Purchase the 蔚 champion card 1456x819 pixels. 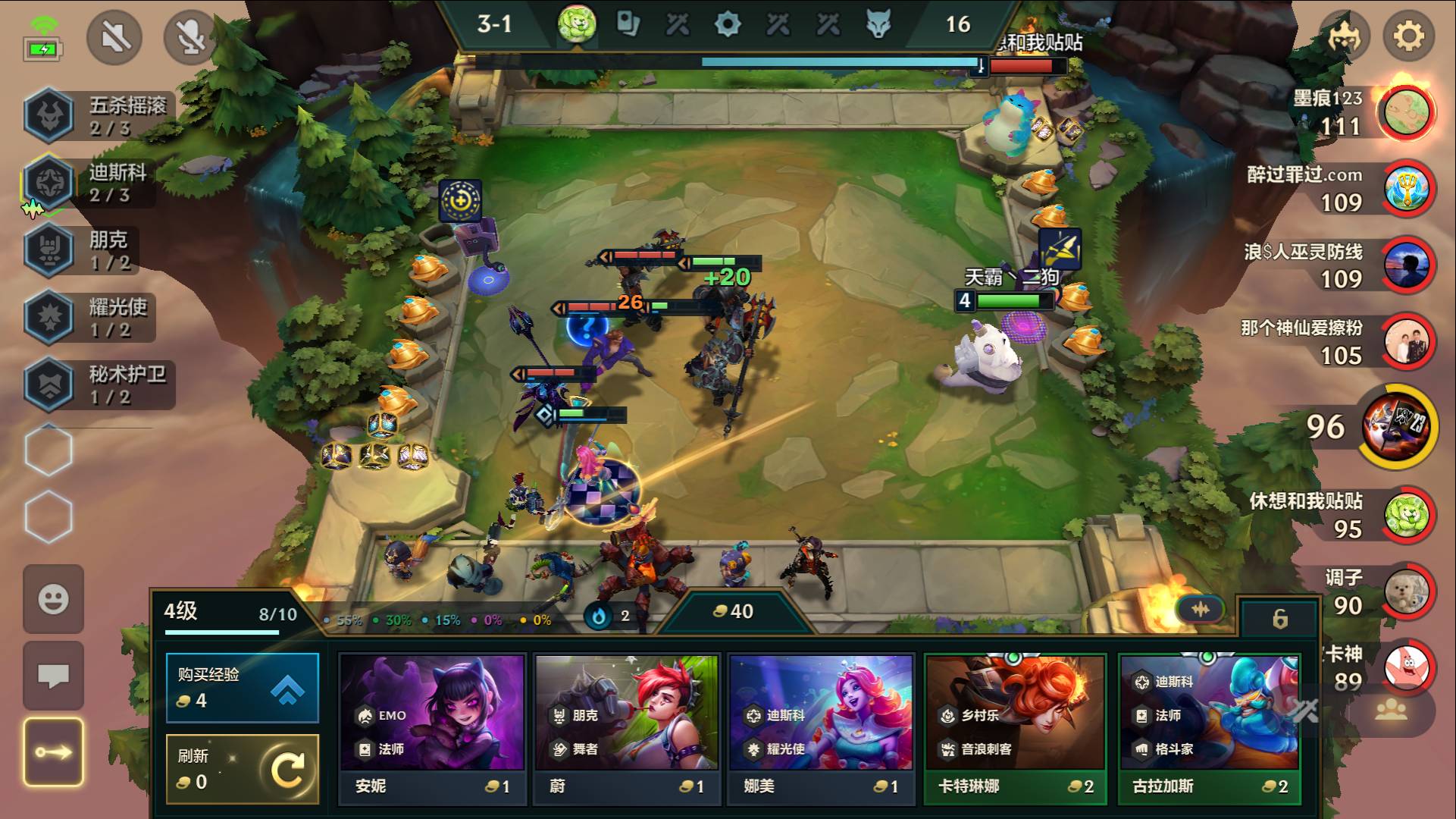pyautogui.click(x=626, y=726)
